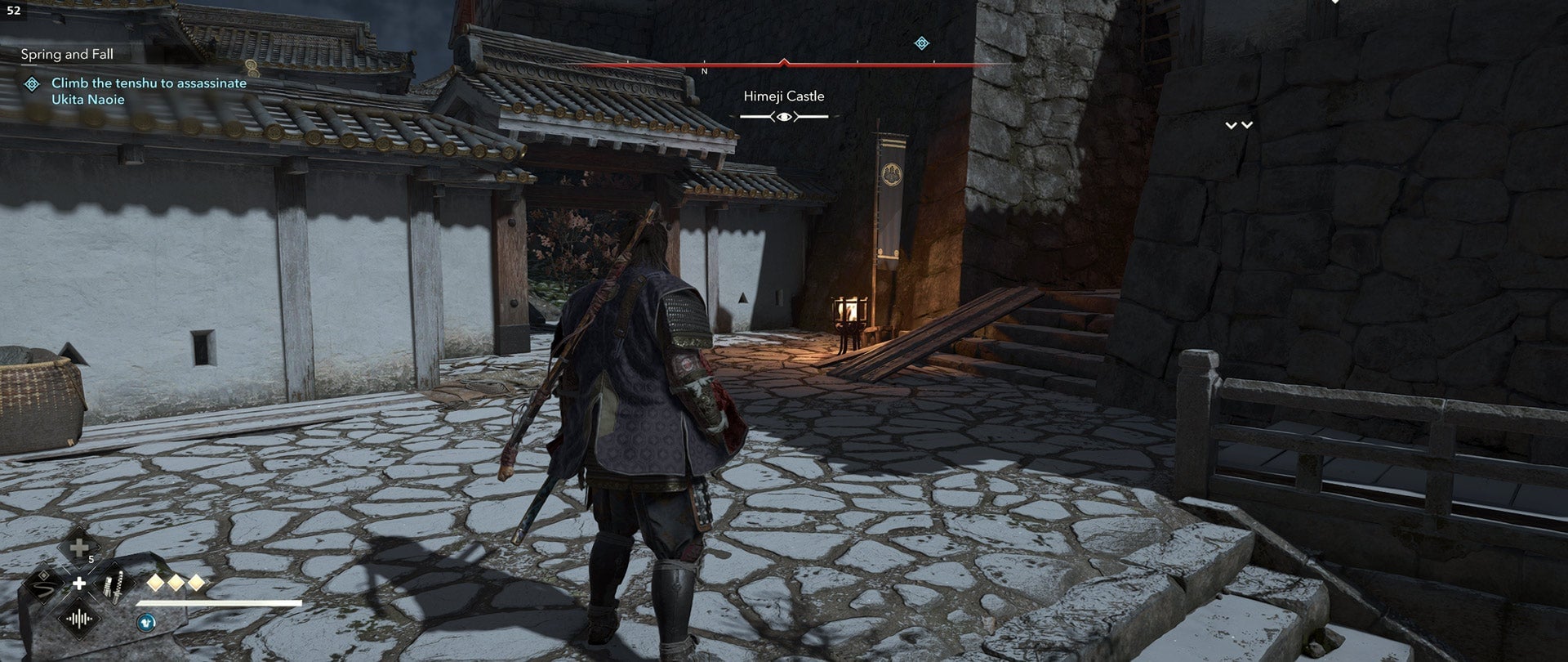The width and height of the screenshot is (1568, 662).
Task: Toggle the objective diamond beside the quest text
Action: [33, 83]
